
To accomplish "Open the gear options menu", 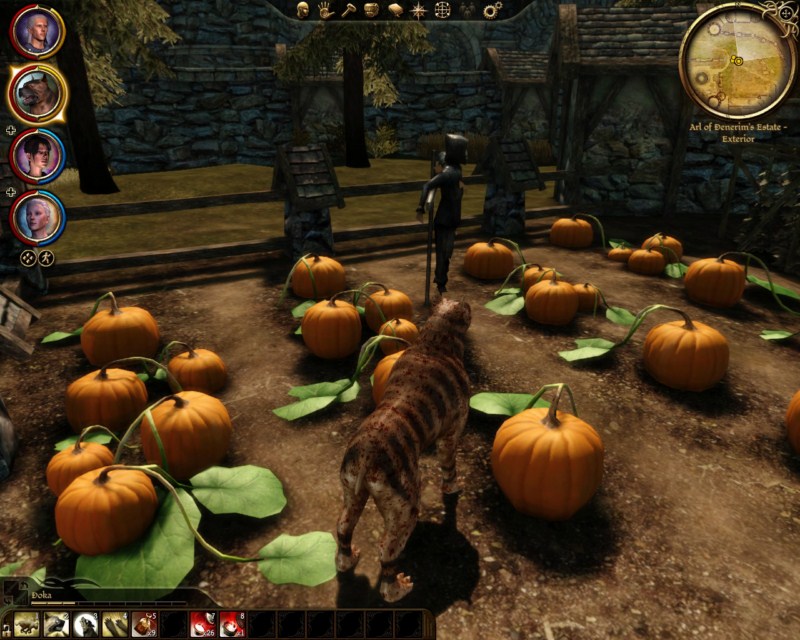I will [492, 10].
